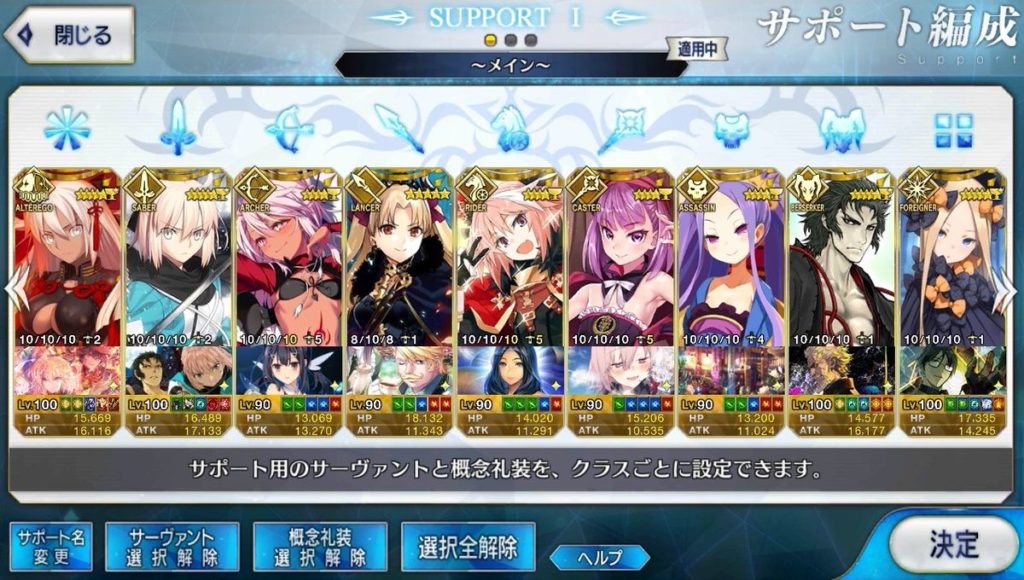Pick the Lancer support servant card

click(399, 260)
